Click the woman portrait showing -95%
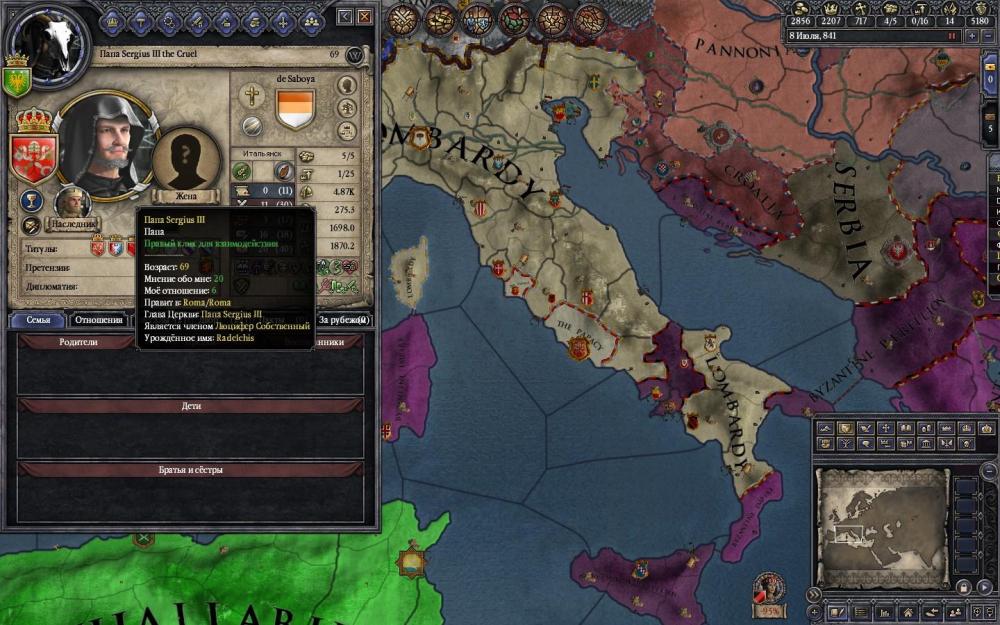 point(770,588)
